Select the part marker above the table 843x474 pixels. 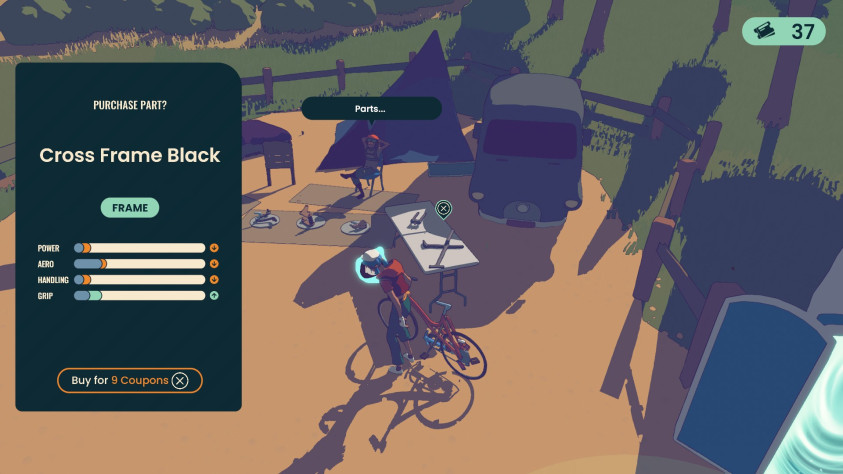[x=444, y=209]
